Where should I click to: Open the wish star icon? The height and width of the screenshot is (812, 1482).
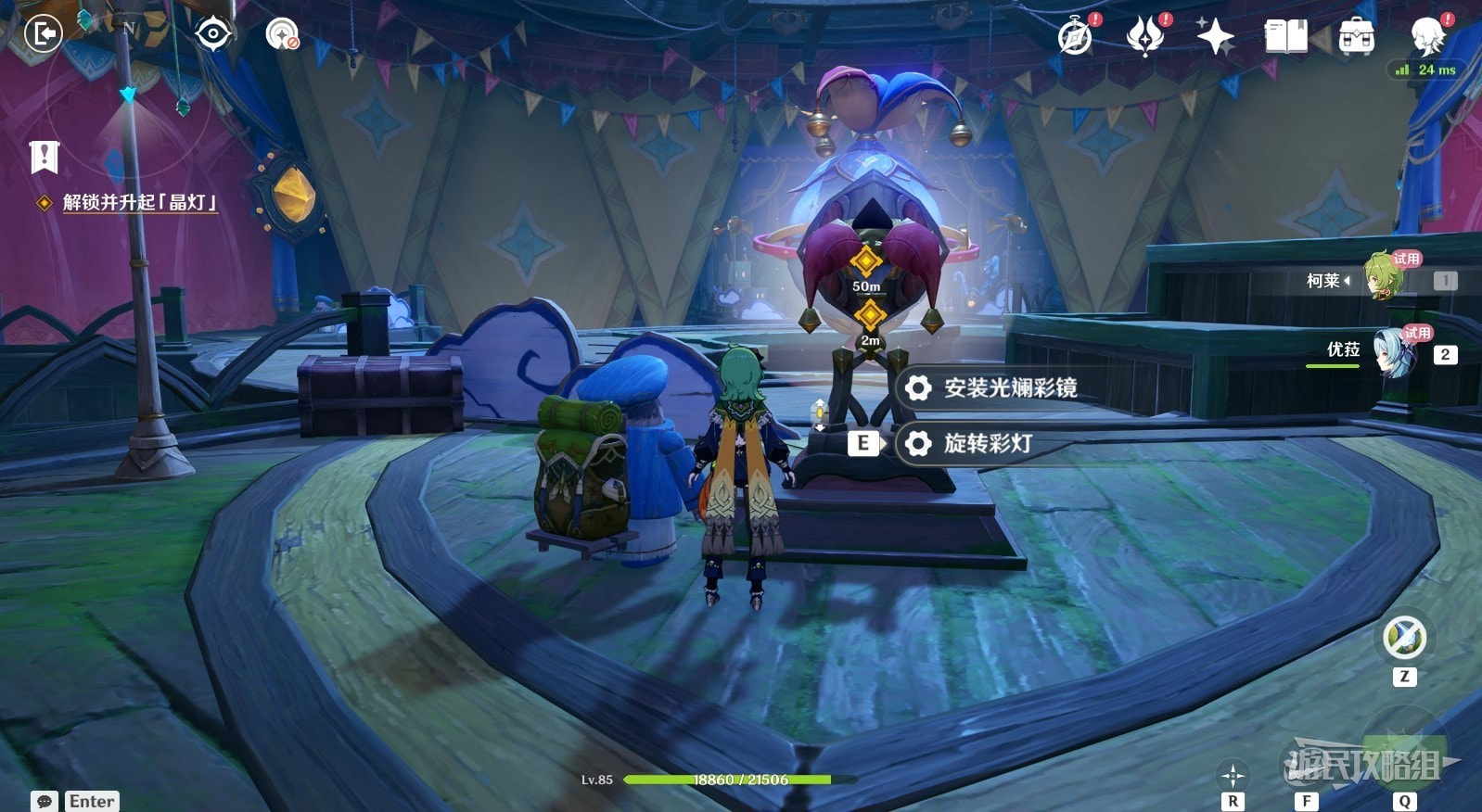1215,37
